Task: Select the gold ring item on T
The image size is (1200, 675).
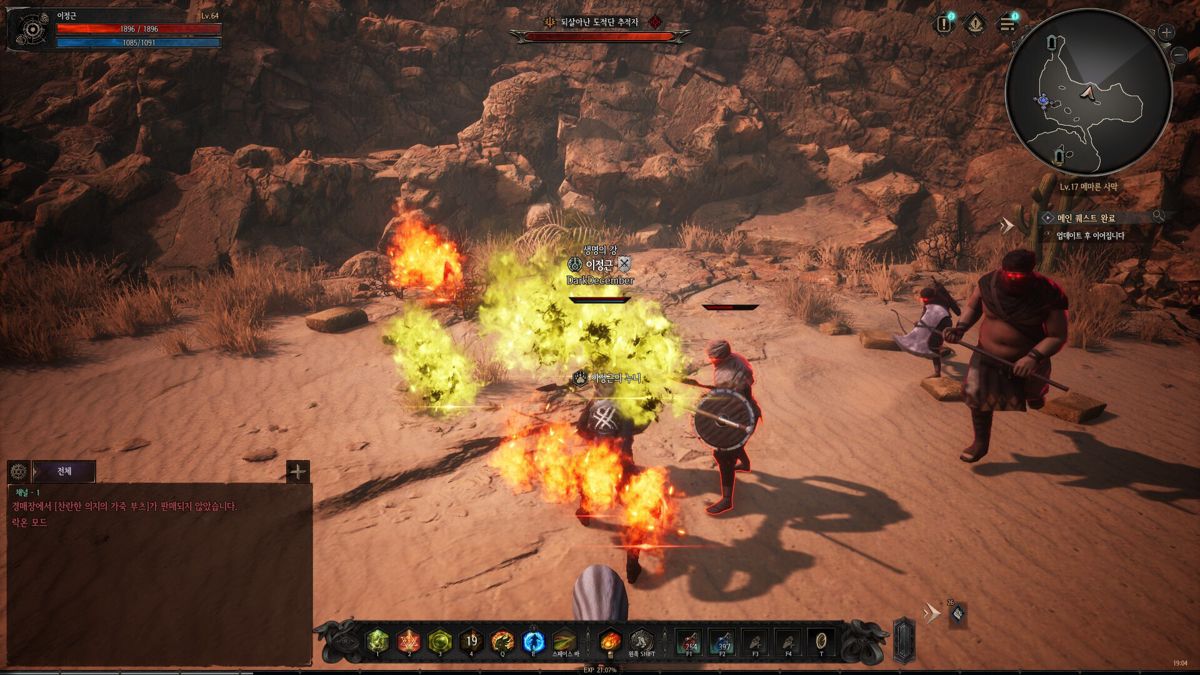Action: pyautogui.click(x=821, y=641)
